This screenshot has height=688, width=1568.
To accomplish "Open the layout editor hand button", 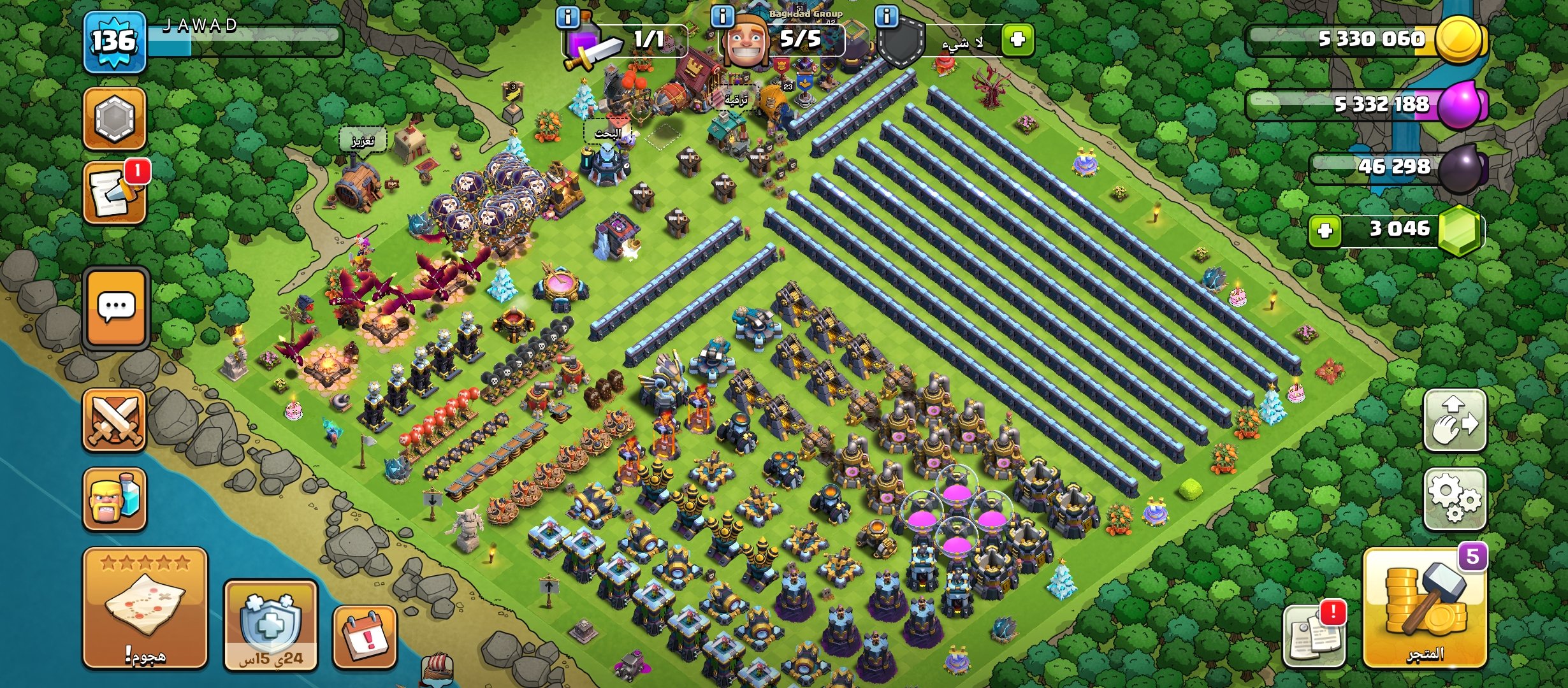I will pos(1455,420).
